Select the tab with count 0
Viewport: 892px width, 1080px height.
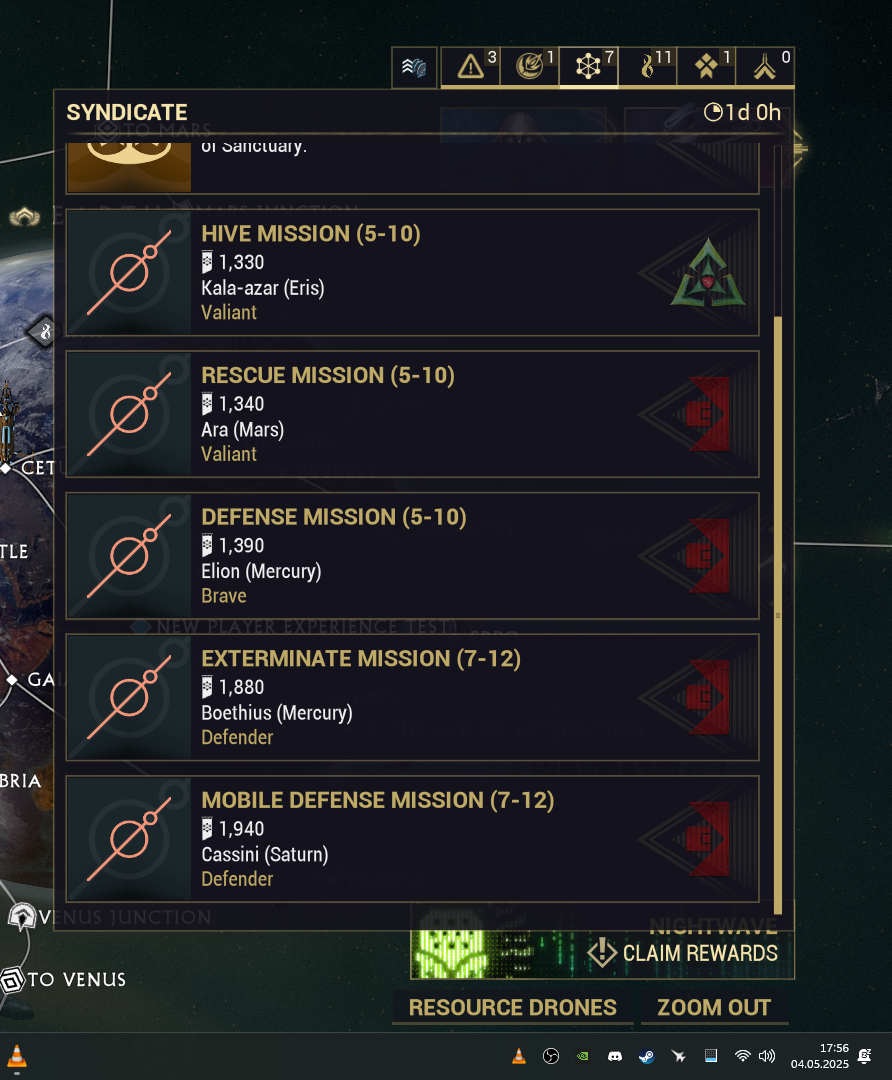(766, 67)
